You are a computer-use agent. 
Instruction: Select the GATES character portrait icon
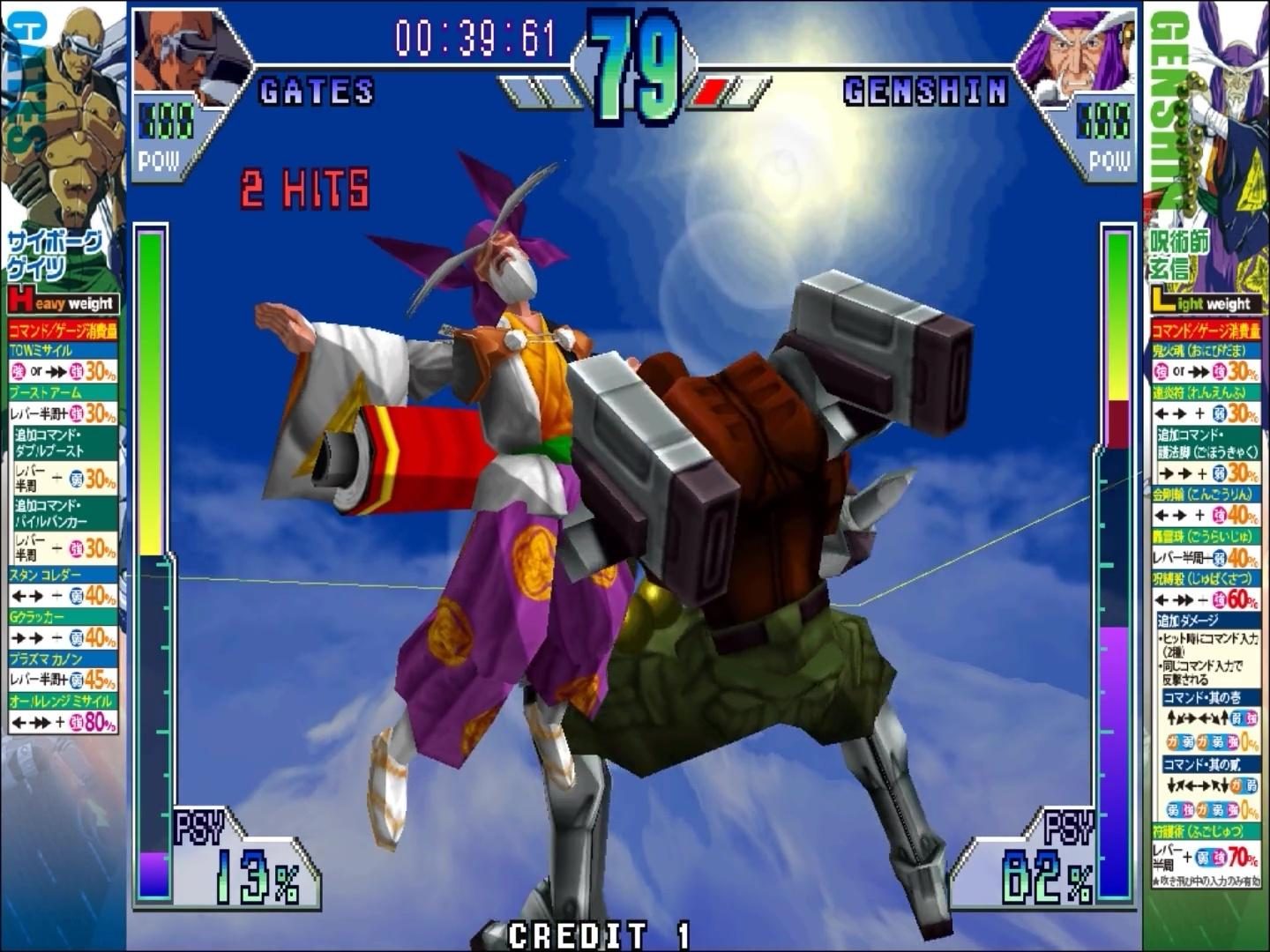170,50
